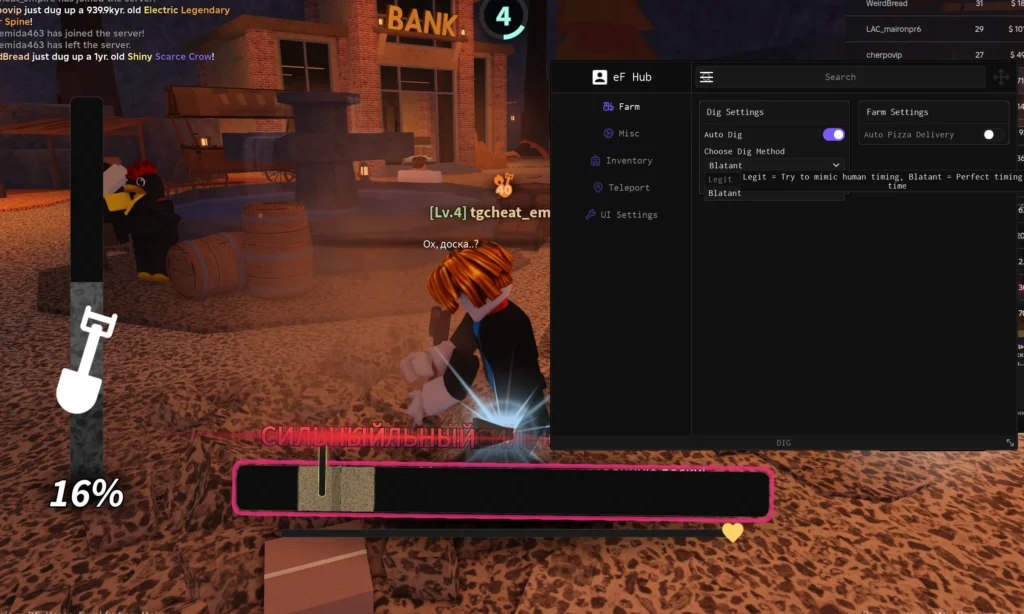Open the UI Settings tab
Screen dimensions: 1024x614
coord(621,214)
